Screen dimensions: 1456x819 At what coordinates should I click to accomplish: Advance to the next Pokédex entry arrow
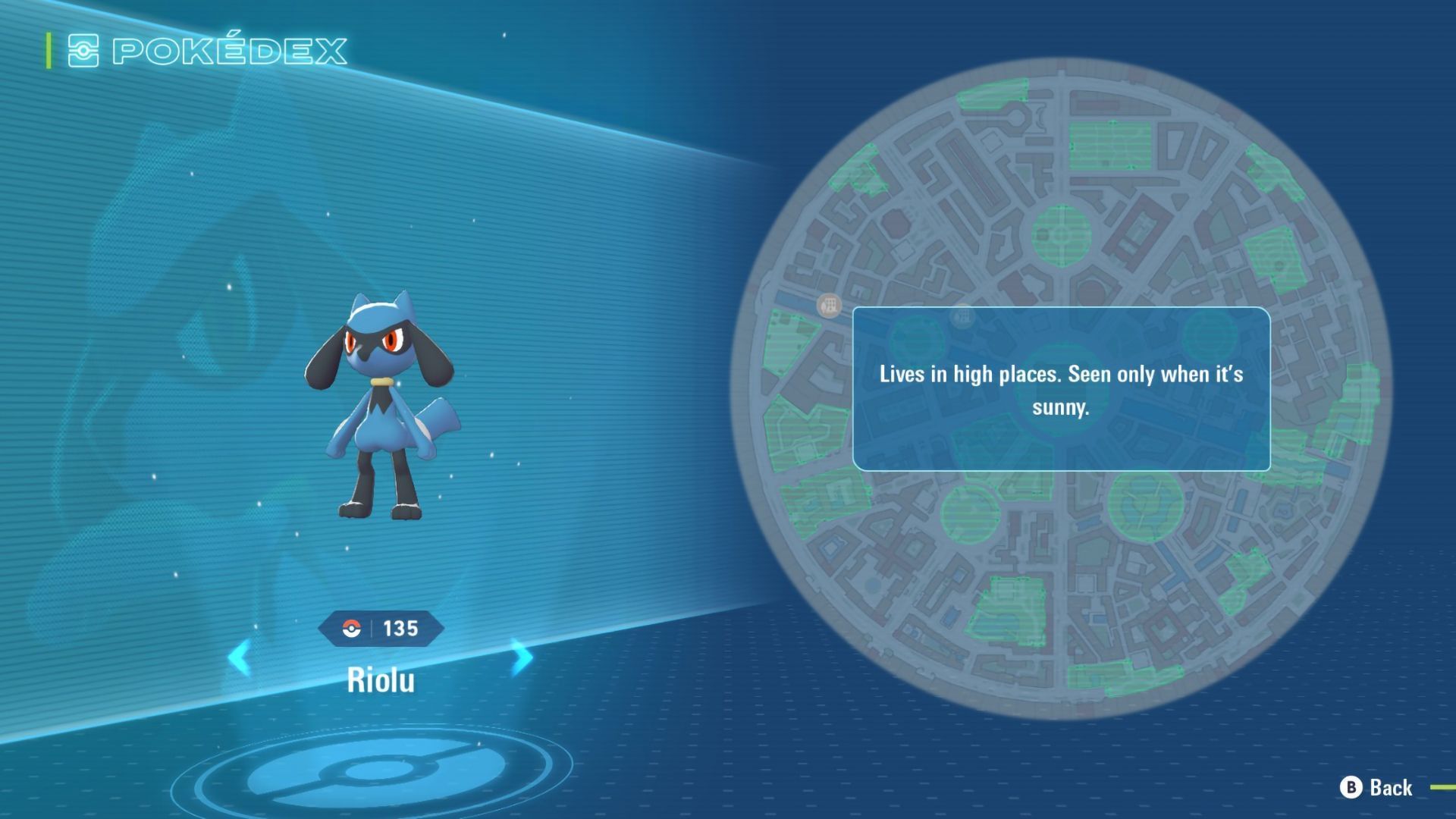click(521, 657)
